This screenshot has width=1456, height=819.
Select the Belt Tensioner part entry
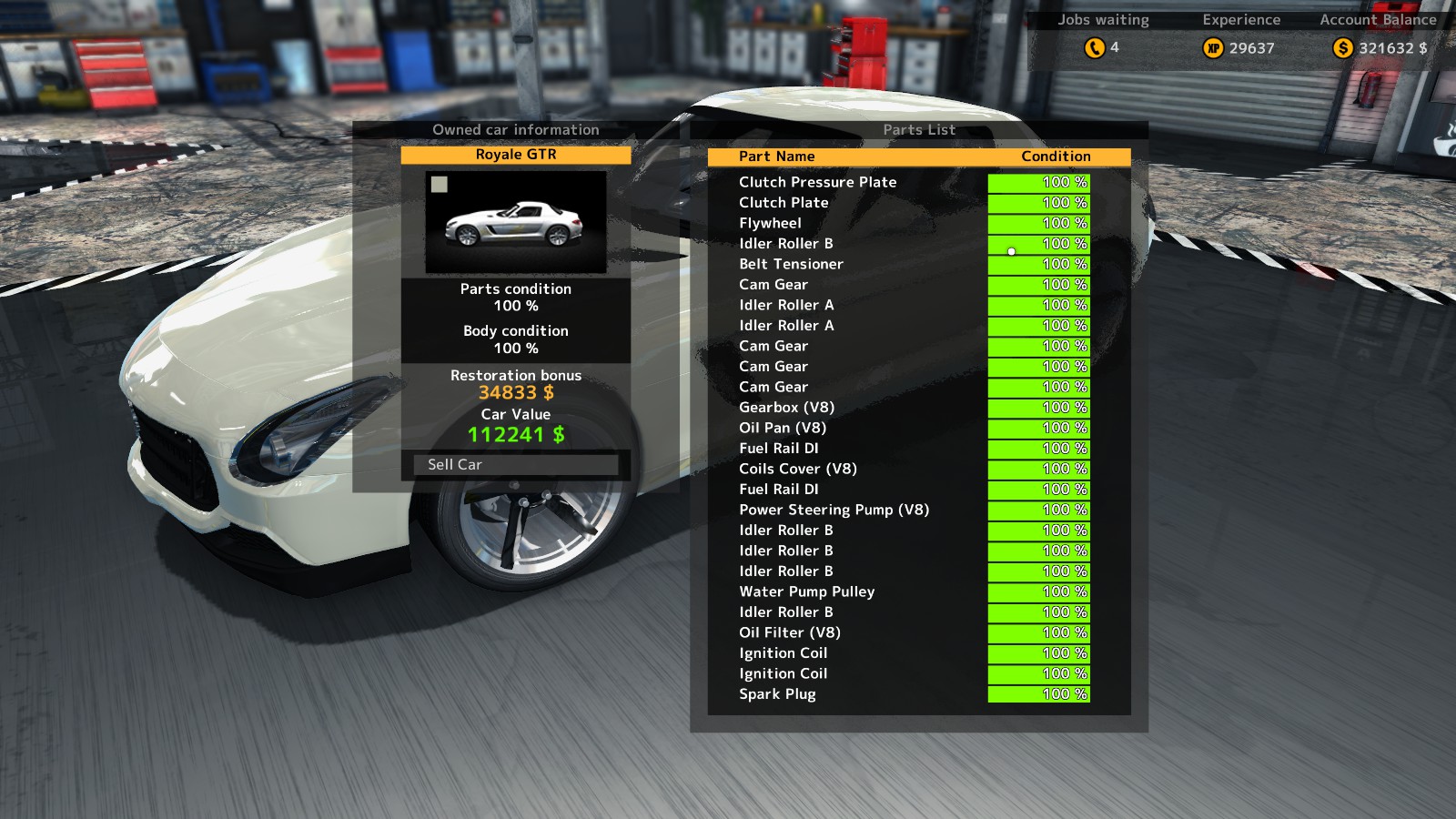pyautogui.click(x=792, y=264)
